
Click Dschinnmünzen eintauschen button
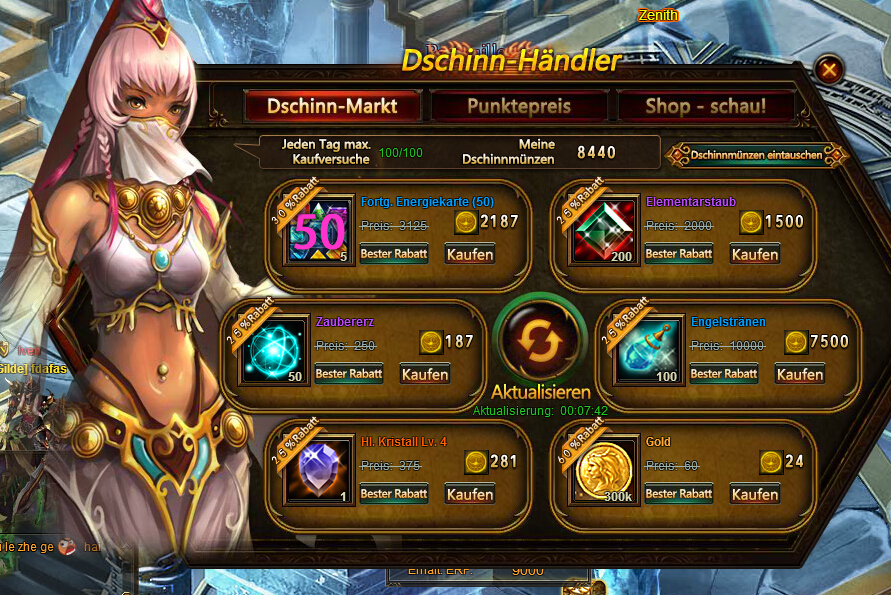[x=757, y=155]
